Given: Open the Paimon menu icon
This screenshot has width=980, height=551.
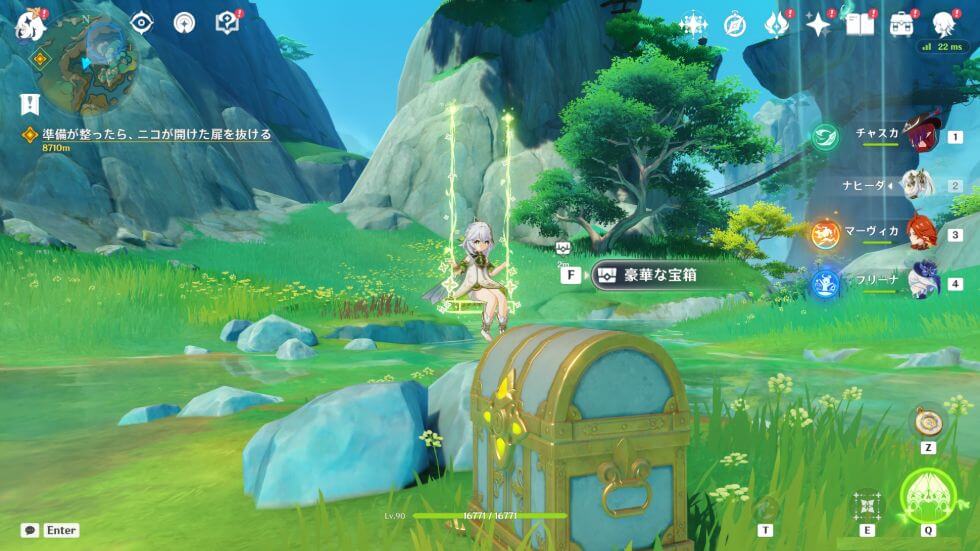Looking at the screenshot, I should [x=30, y=24].
